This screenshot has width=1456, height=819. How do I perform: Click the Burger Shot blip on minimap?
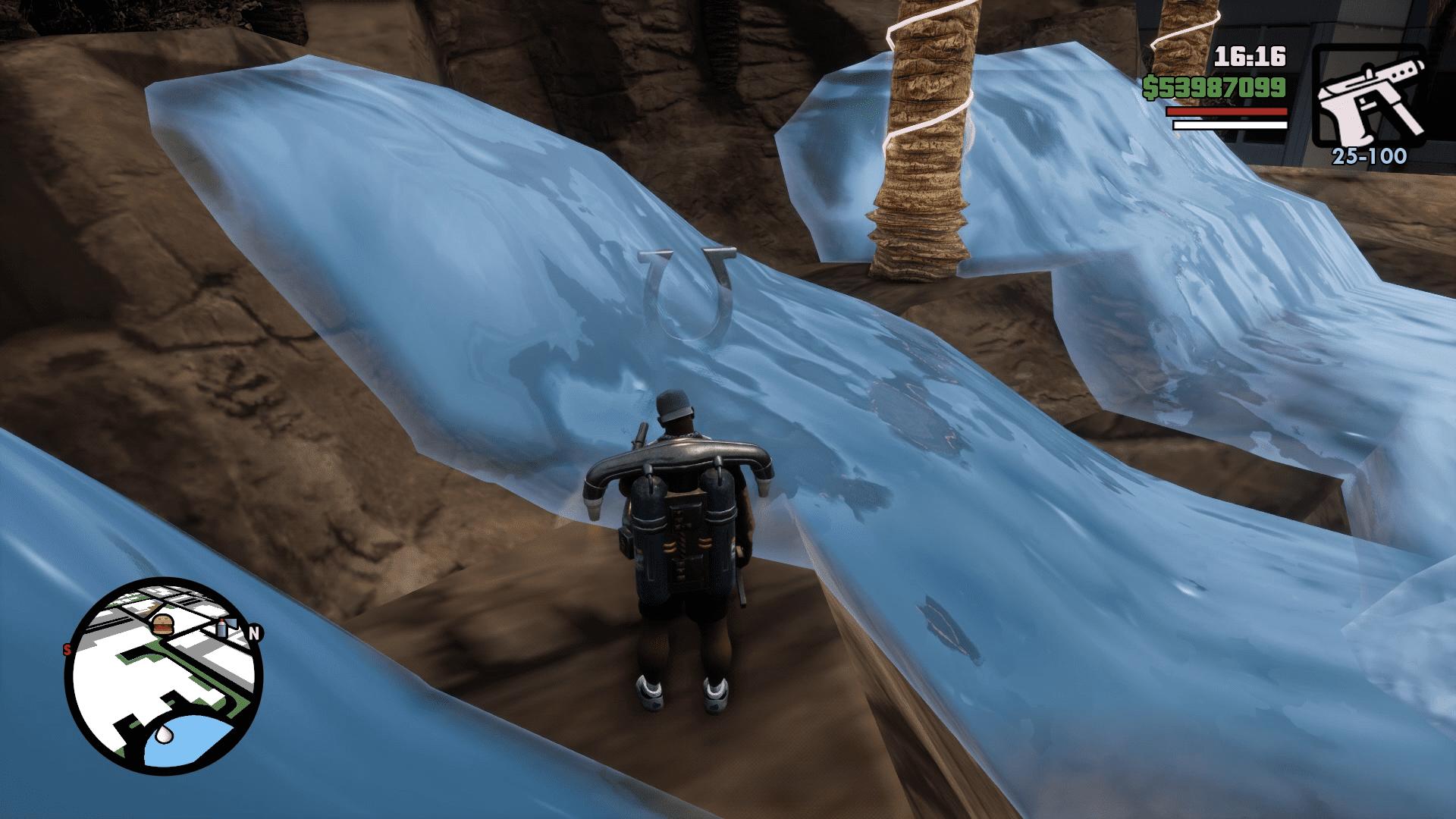tap(163, 625)
